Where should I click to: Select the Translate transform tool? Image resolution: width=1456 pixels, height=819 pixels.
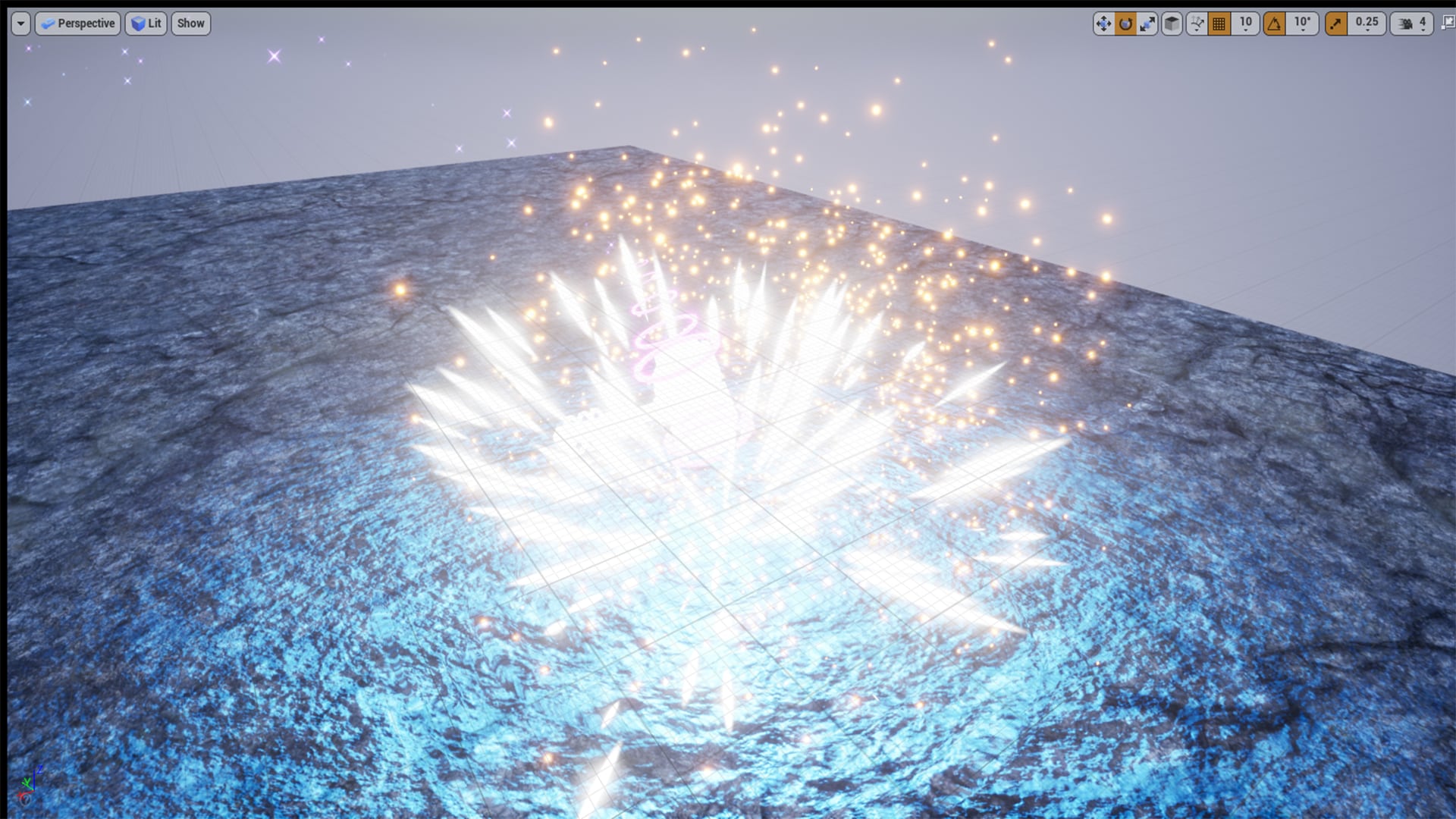point(1104,24)
